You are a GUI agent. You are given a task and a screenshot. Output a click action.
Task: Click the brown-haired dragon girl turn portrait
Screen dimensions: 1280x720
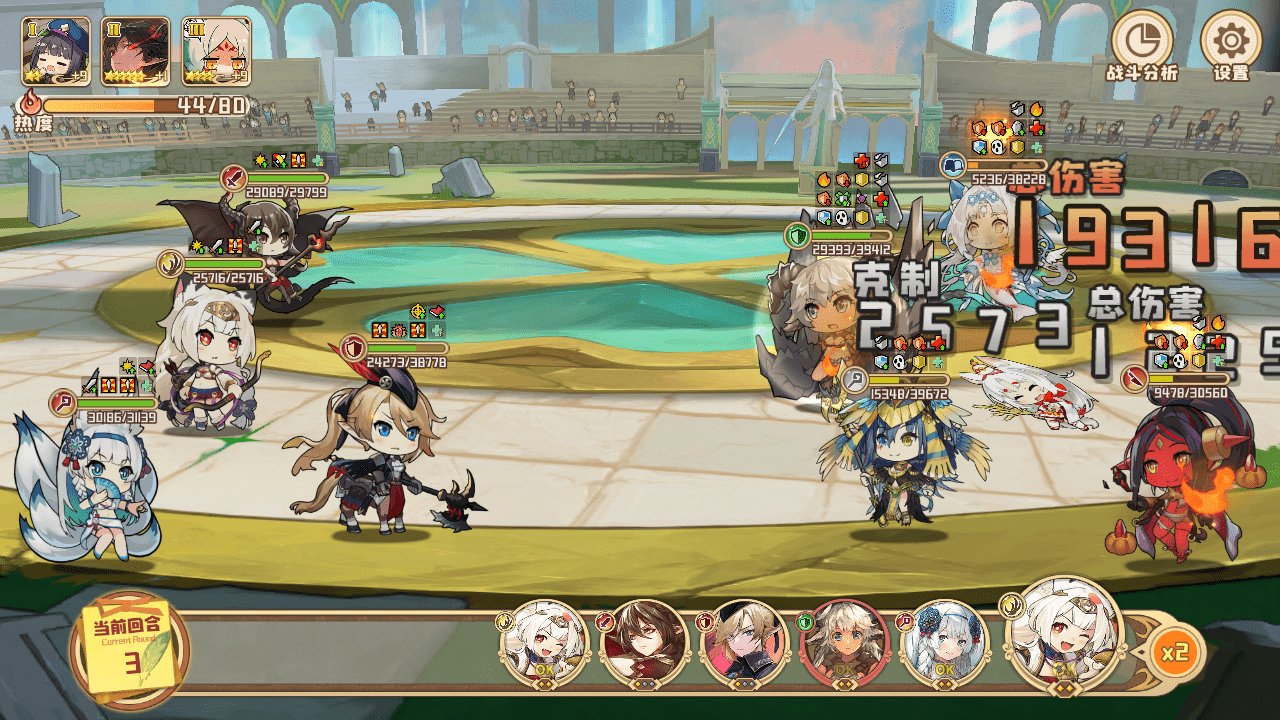tap(643, 642)
